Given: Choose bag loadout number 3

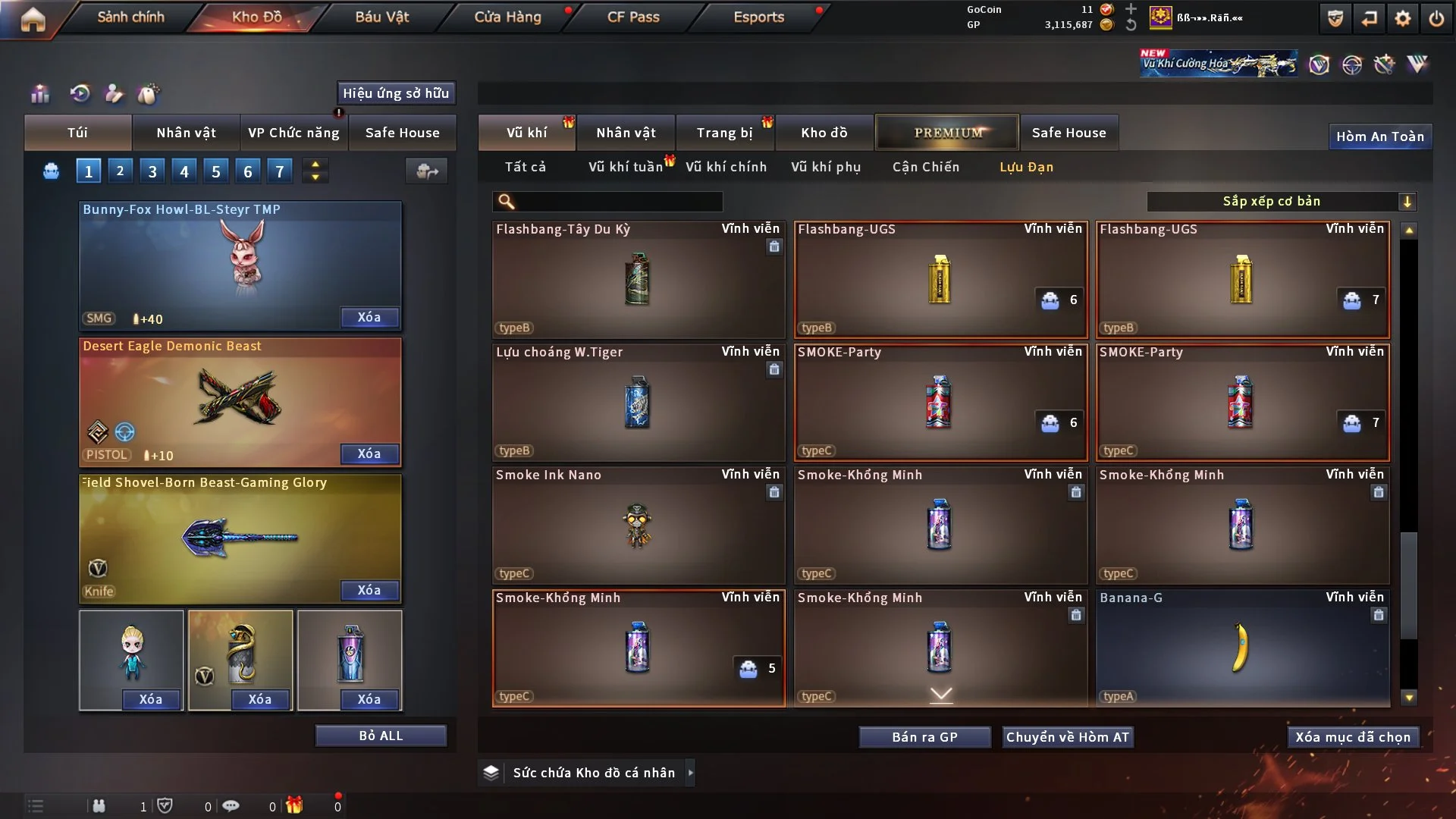Looking at the screenshot, I should [x=152, y=171].
